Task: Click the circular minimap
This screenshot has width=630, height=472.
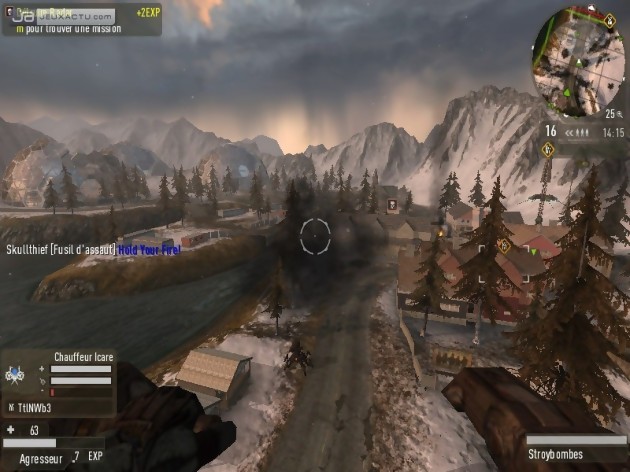Action: point(578,60)
